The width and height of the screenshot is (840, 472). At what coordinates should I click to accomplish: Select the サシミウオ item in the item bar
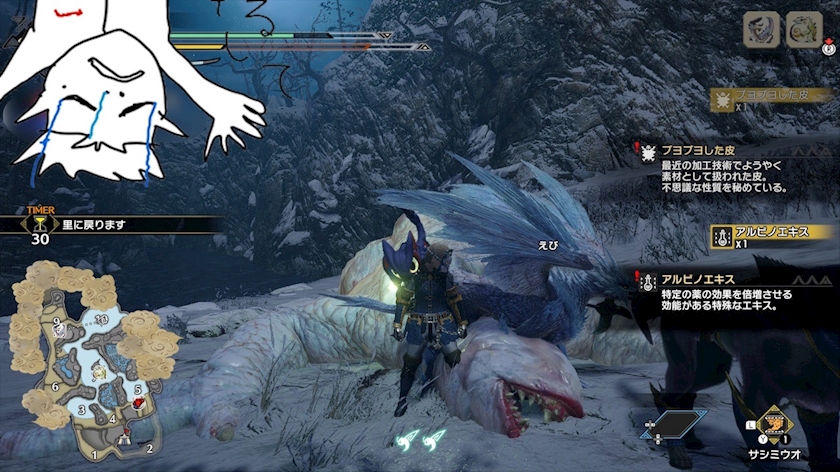773,424
